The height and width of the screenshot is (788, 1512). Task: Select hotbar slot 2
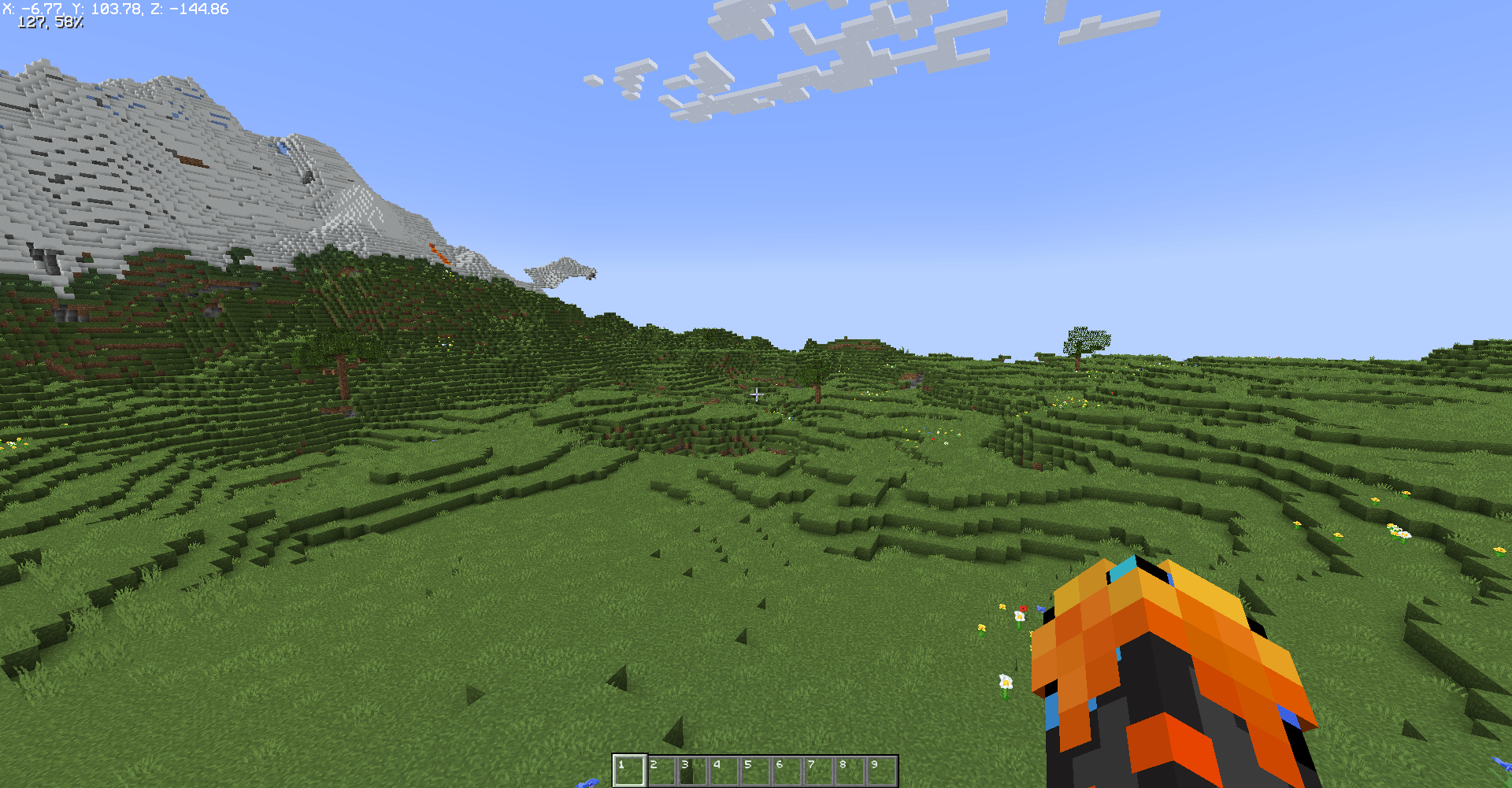point(661,770)
